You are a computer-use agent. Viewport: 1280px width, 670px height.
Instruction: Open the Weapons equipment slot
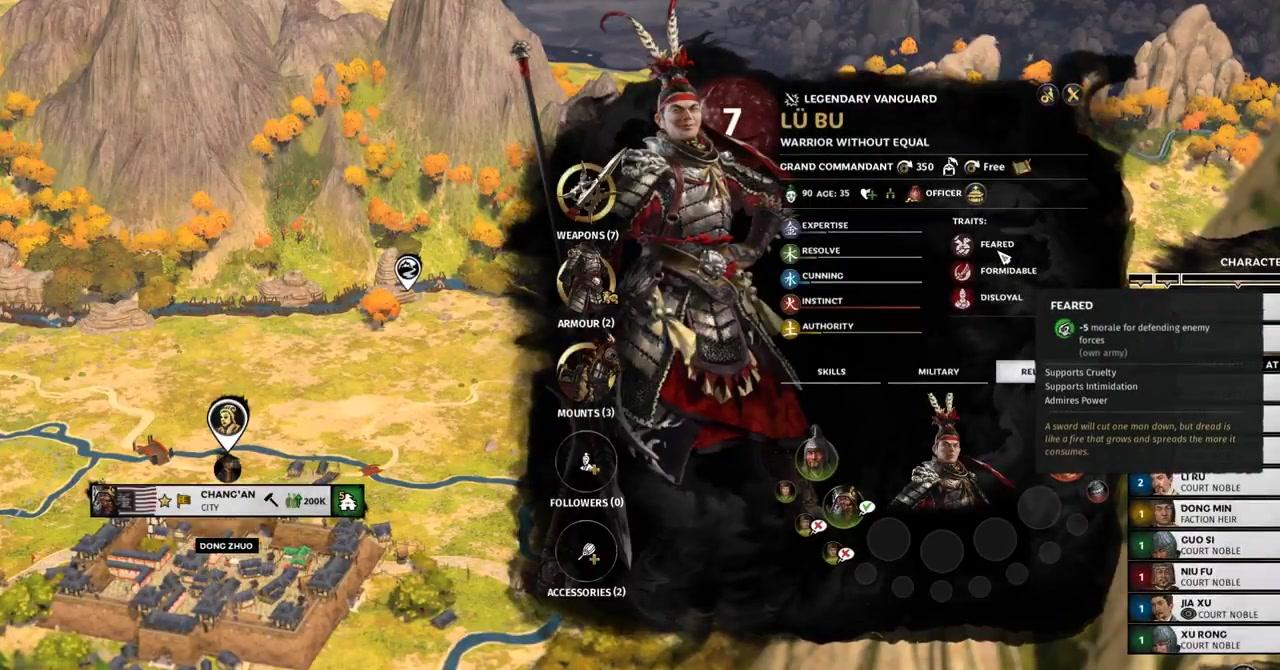point(587,192)
